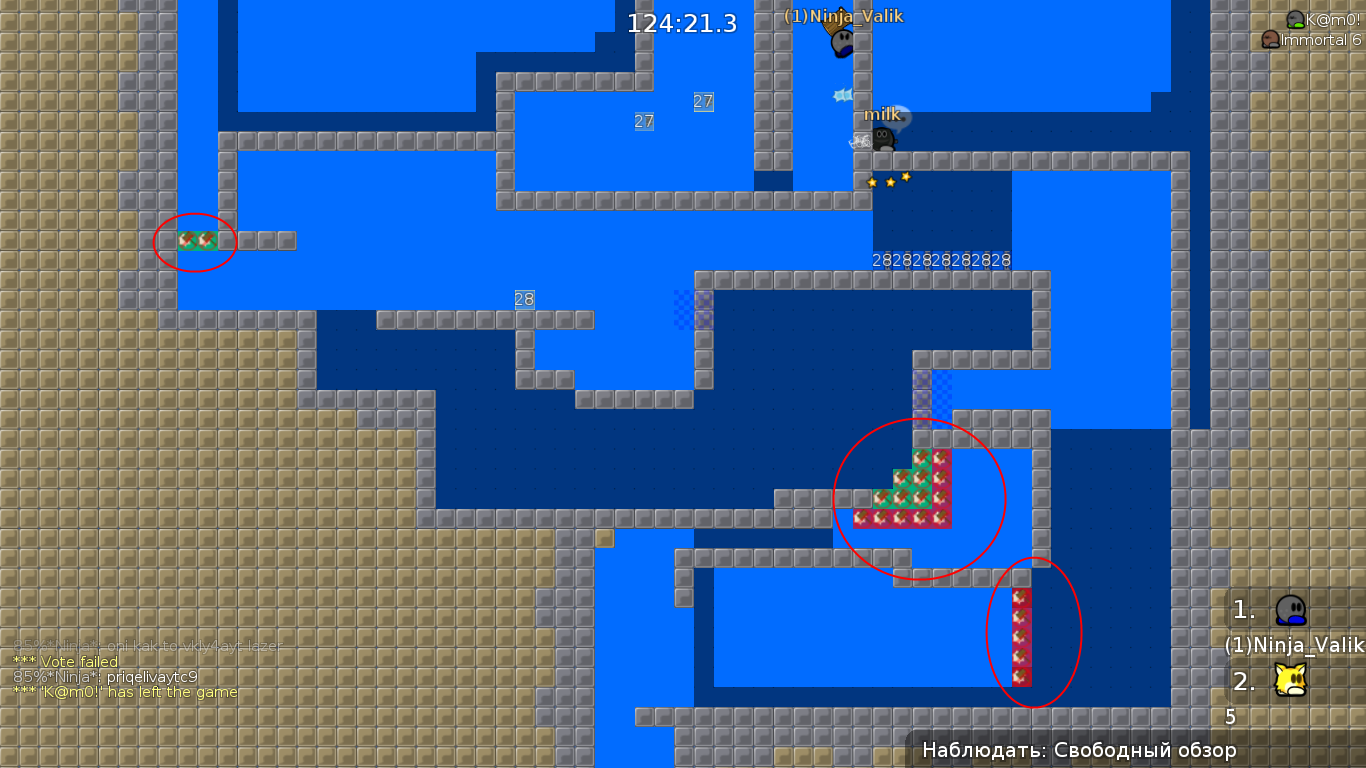The width and height of the screenshot is (1366, 768).
Task: Toggle the circled freeze tile block on the left
Action: tap(196, 240)
